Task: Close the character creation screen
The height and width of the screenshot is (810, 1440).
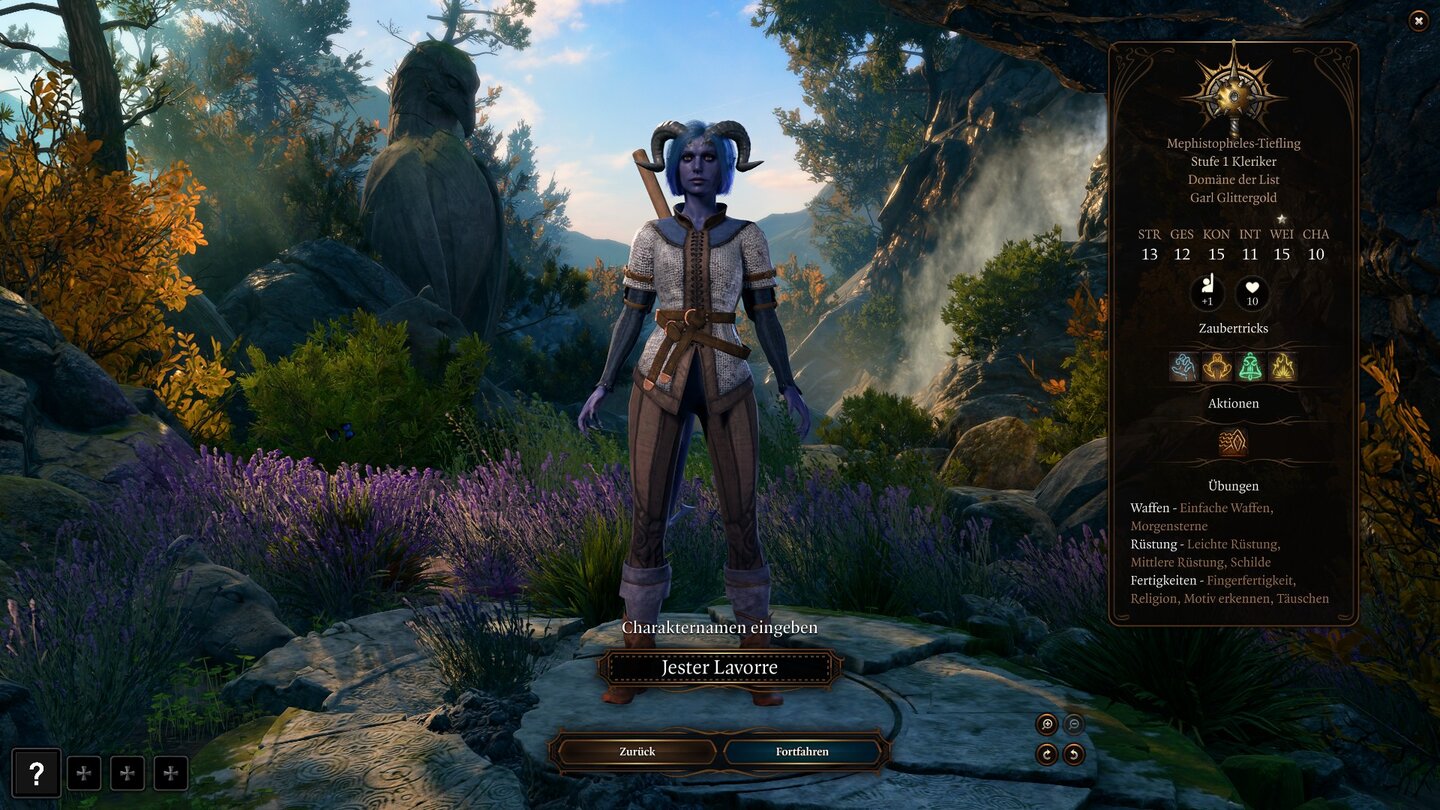Action: (x=1418, y=21)
